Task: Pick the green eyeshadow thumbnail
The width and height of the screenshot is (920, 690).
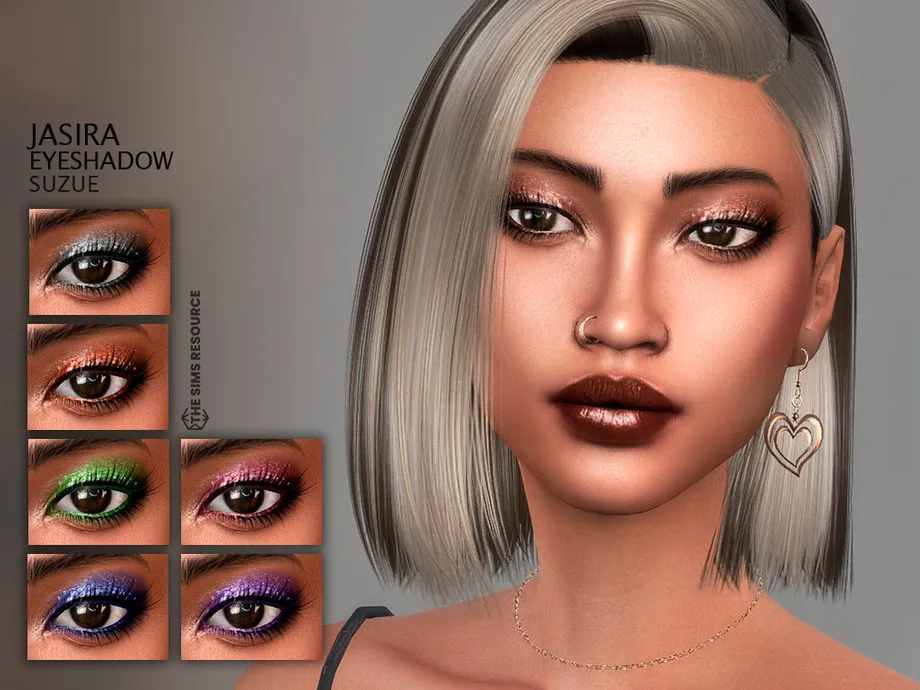Action: point(99,491)
